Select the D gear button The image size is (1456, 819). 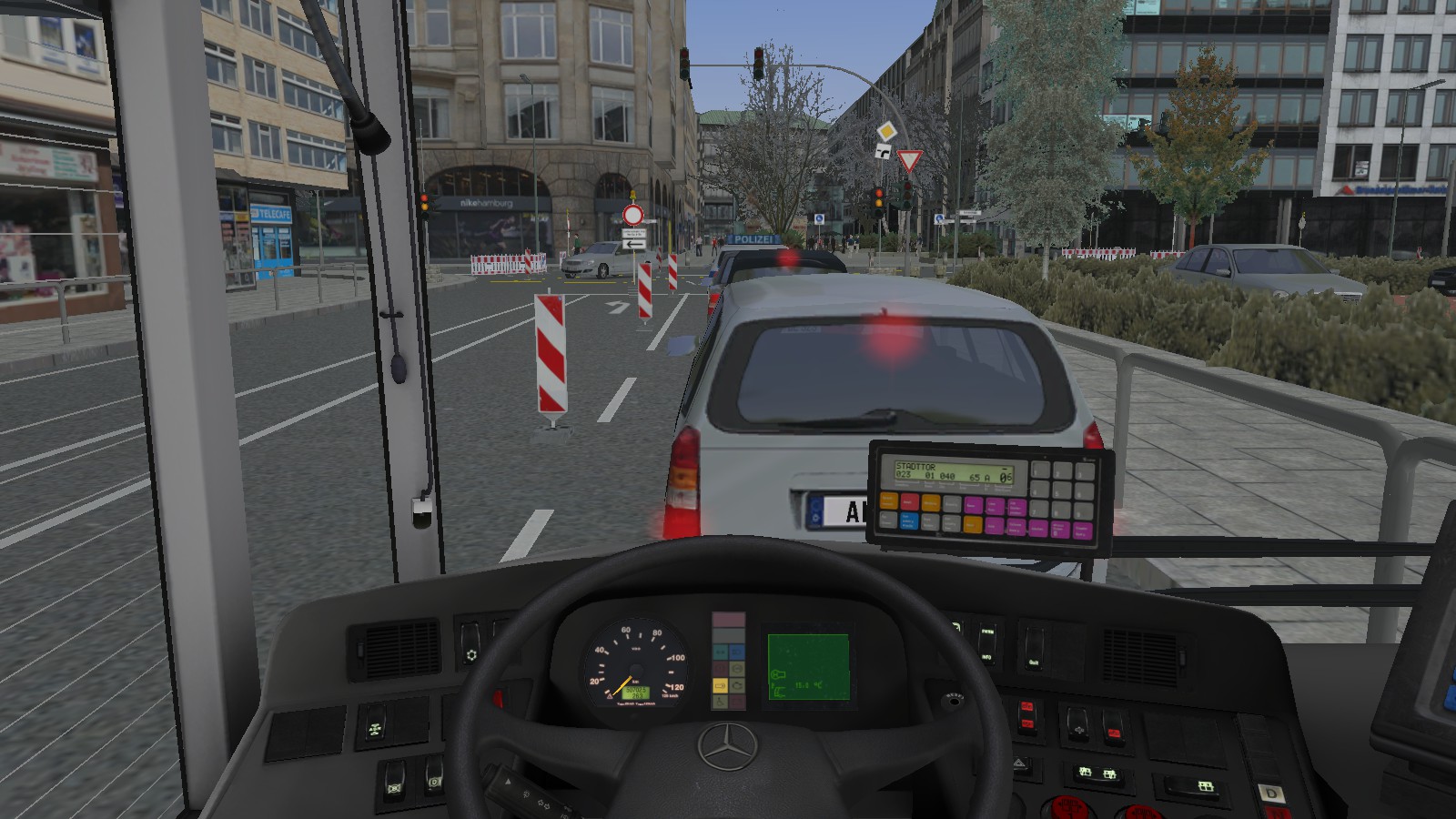pos(1271,794)
